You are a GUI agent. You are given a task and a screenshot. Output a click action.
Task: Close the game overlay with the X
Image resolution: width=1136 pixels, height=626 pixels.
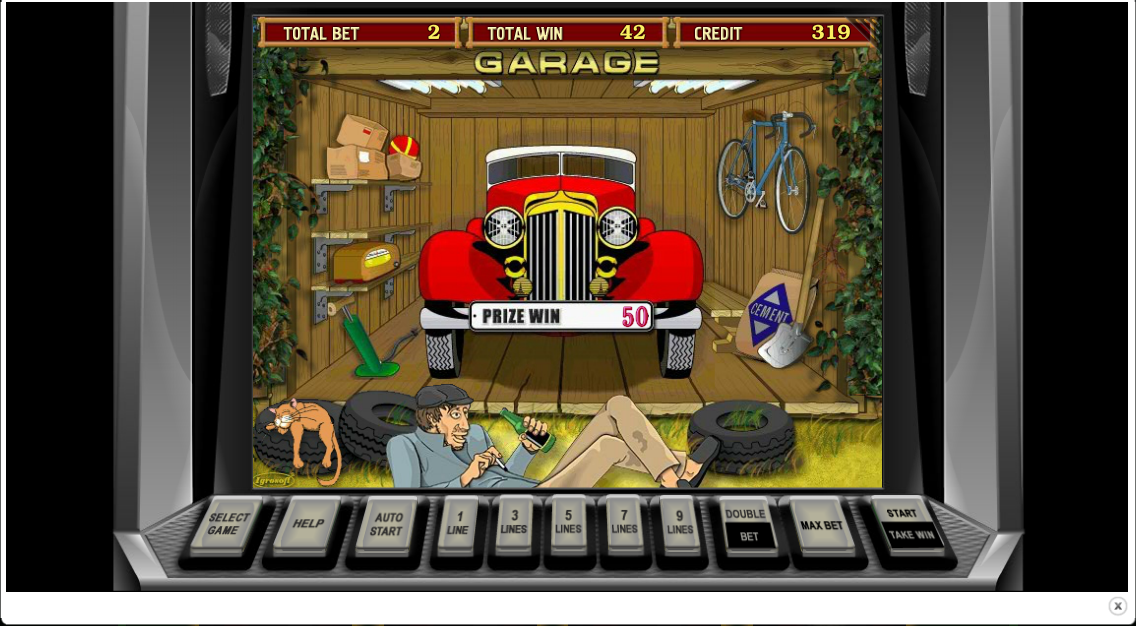point(1117,606)
